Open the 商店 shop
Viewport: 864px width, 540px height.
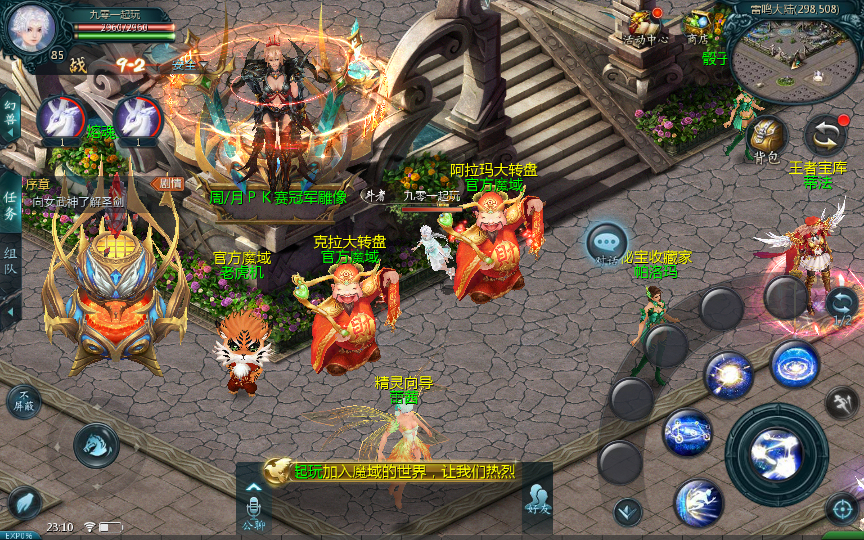[x=699, y=27]
